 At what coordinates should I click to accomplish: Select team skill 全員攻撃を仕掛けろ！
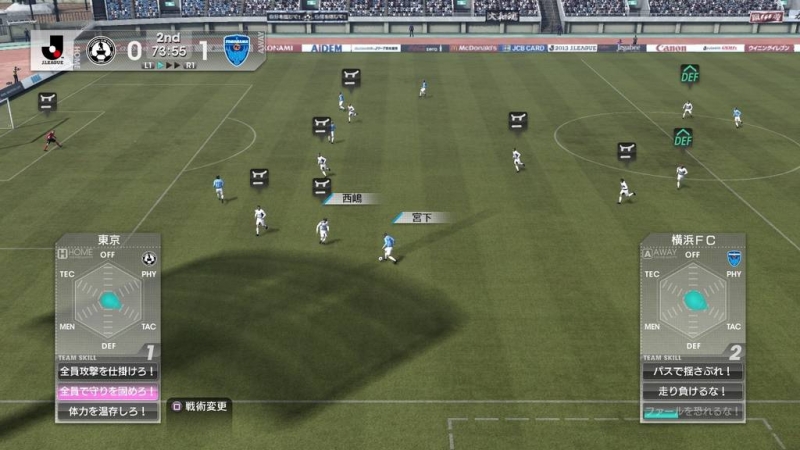107,371
